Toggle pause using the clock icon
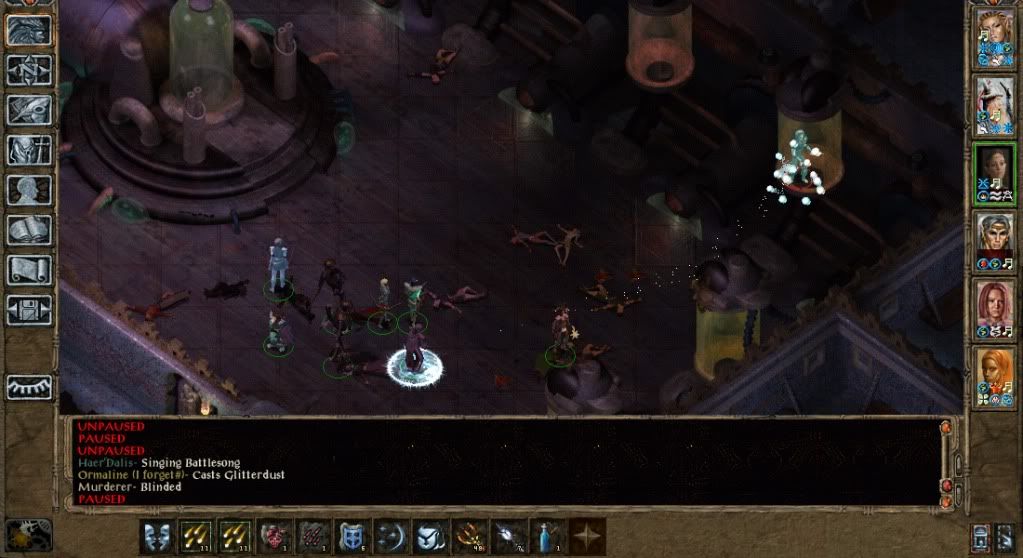 click(x=28, y=534)
